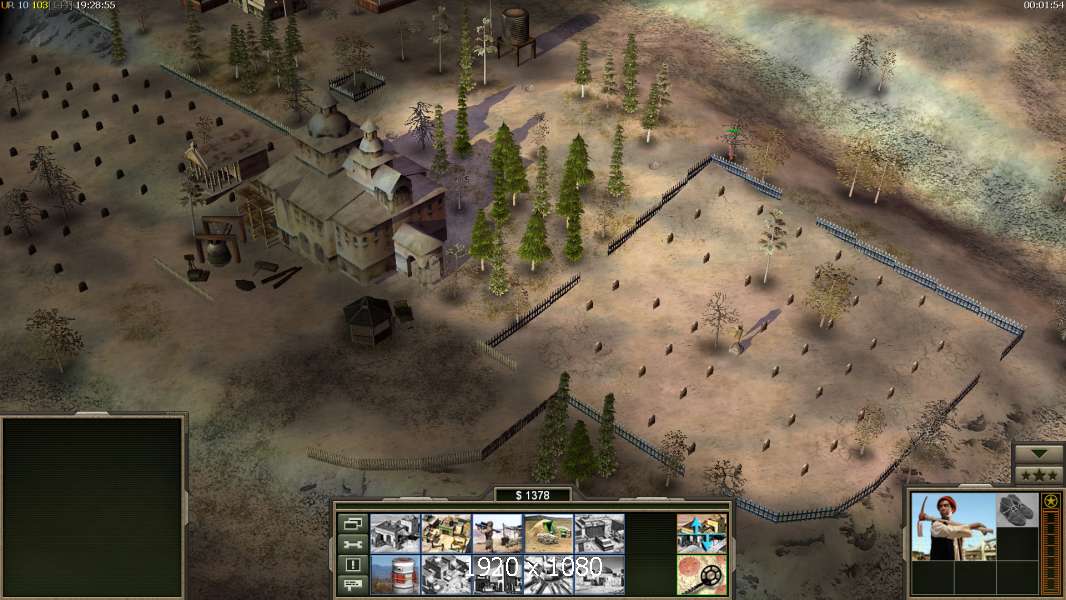Open the chat message button
The image size is (1066, 600).
(x=351, y=585)
